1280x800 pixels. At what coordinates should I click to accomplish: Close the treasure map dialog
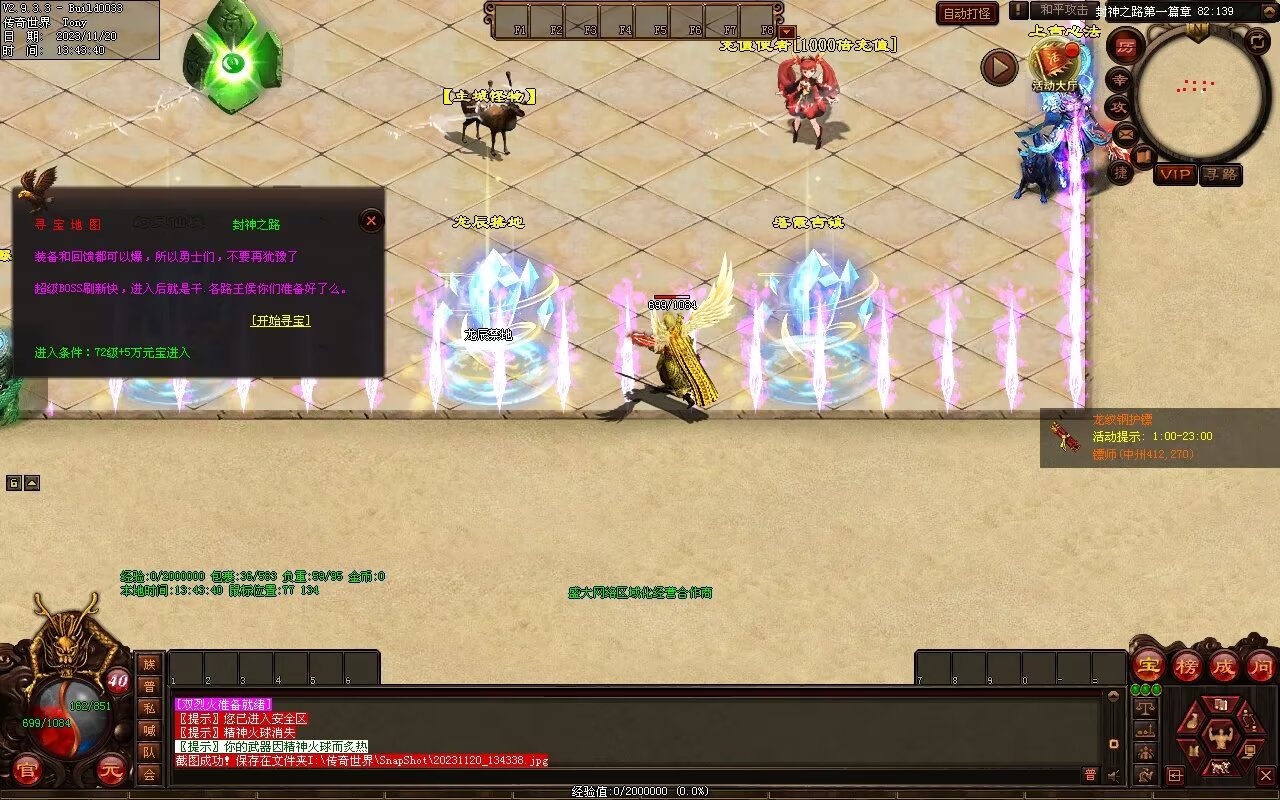[x=371, y=221]
